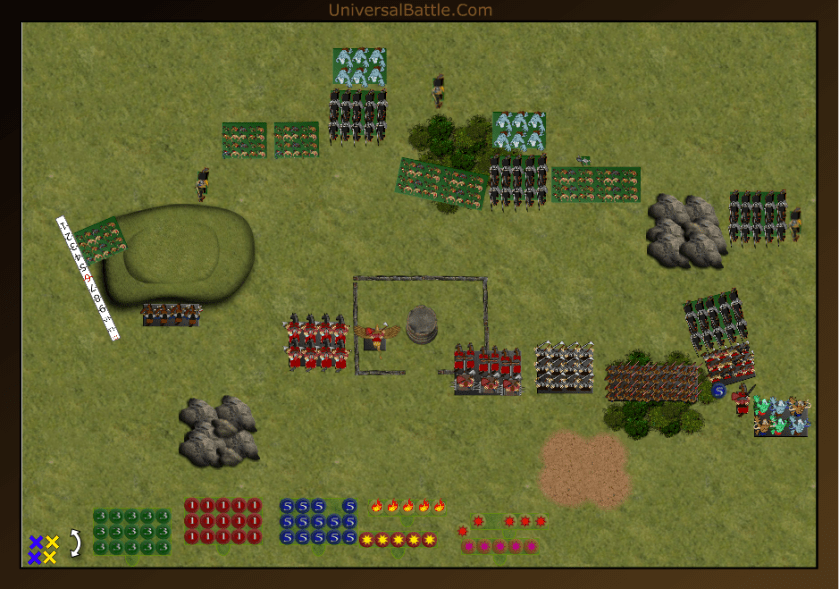Grab a token from the red '1' counter pile
This screenshot has height=589, width=839.
click(222, 521)
